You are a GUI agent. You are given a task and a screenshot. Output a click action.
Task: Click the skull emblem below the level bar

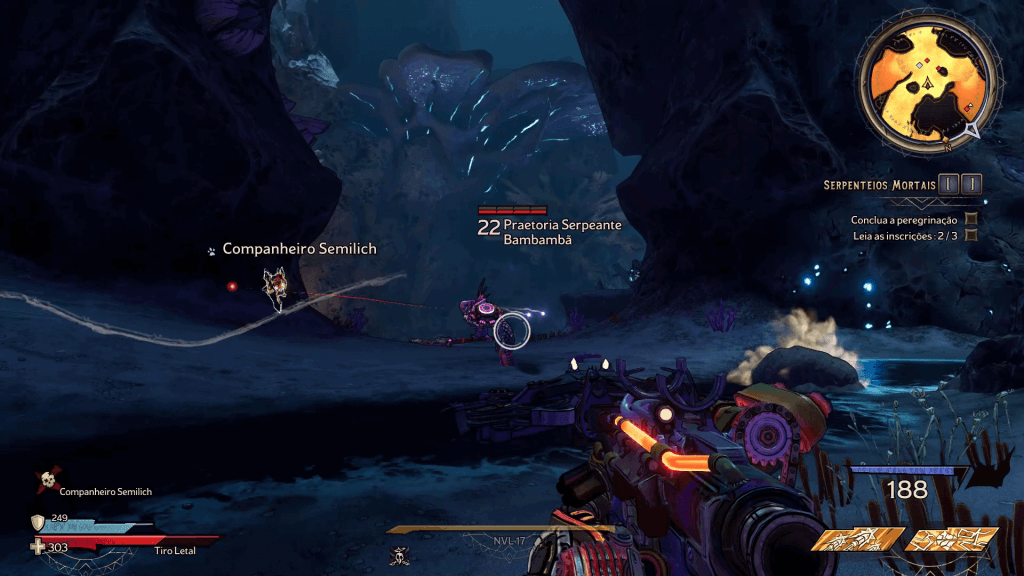399,556
